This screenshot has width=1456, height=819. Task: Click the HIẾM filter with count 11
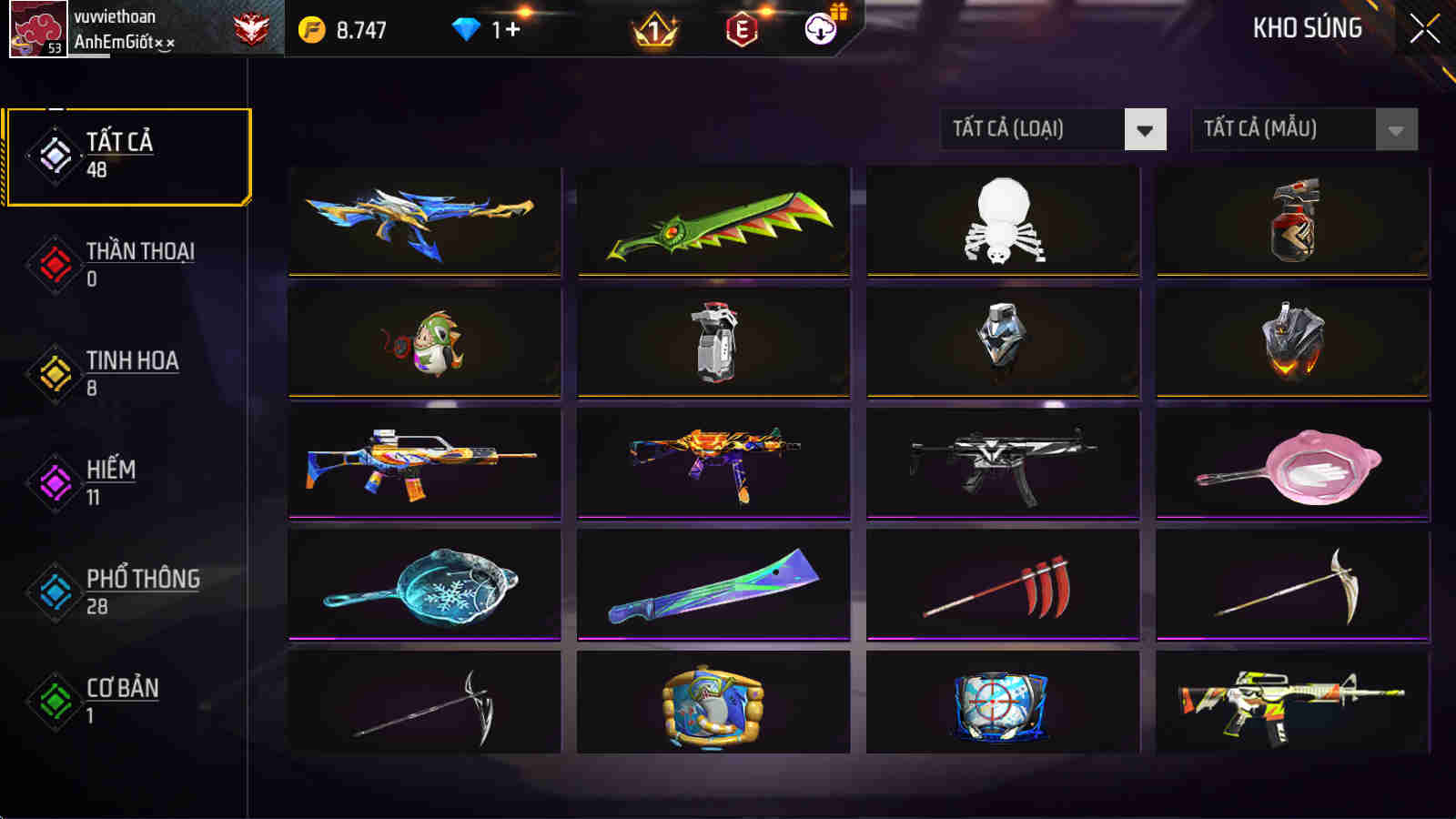point(109,482)
